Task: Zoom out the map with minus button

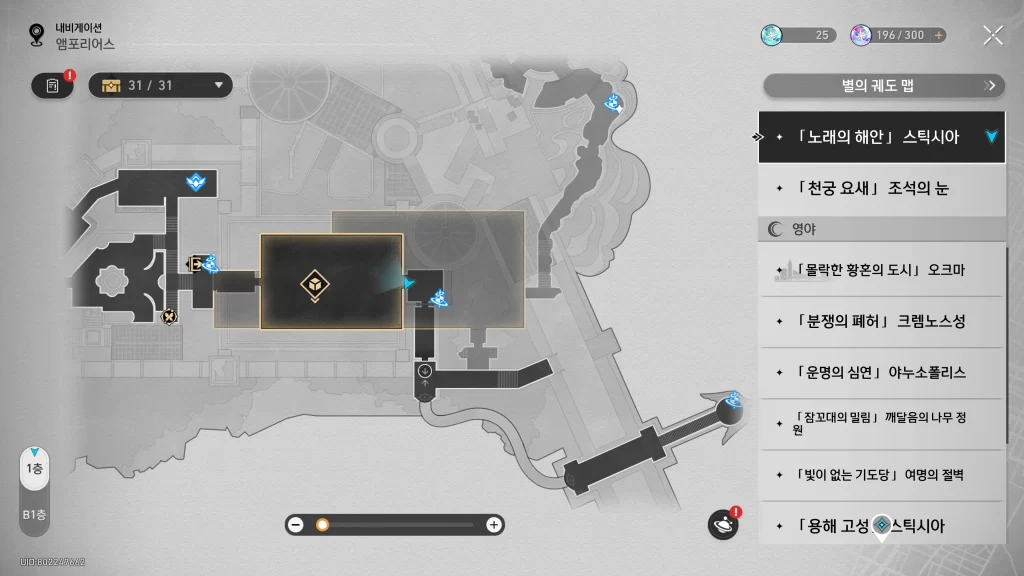Action: (296, 524)
